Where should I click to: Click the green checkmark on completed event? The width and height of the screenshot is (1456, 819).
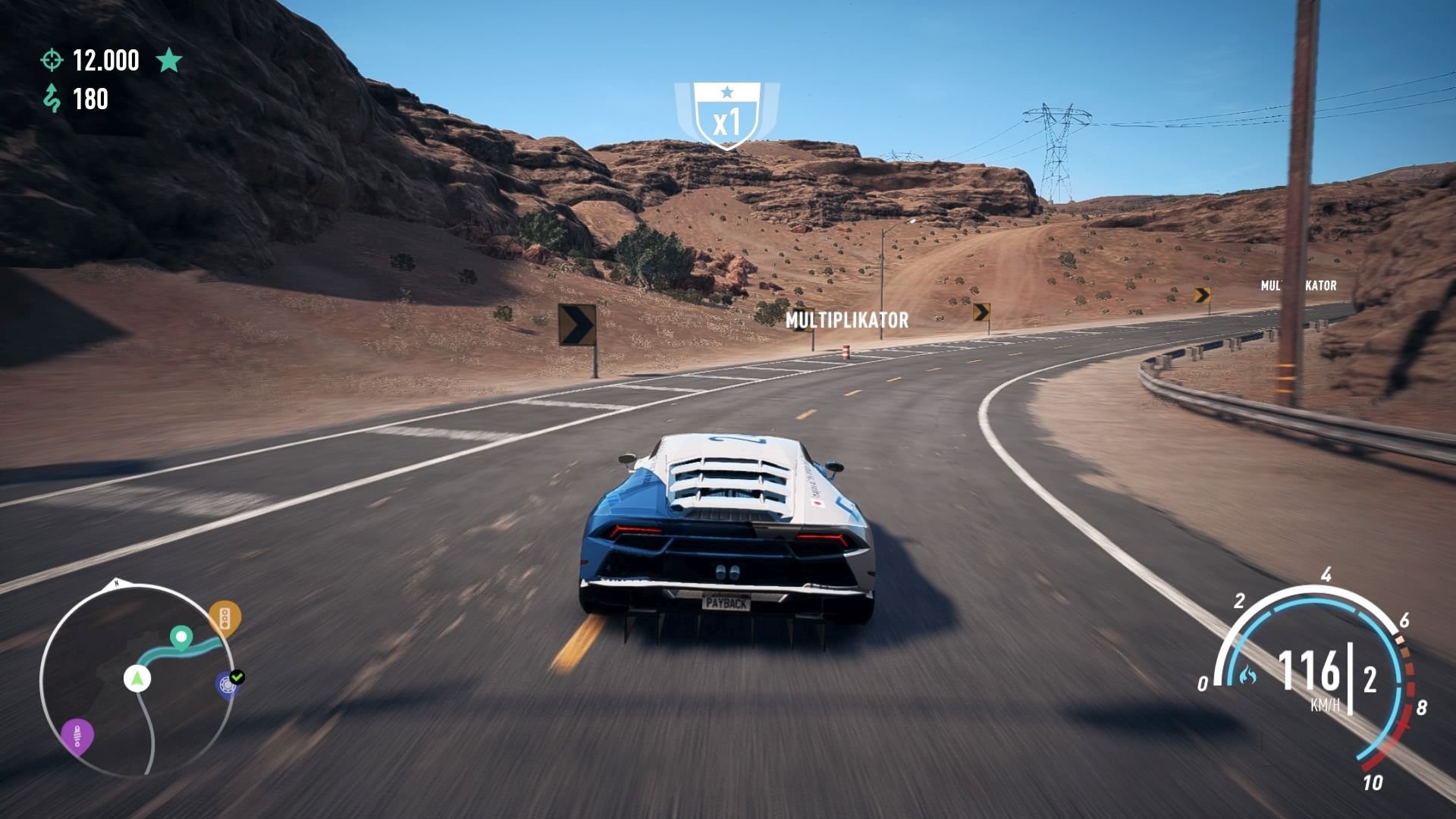[x=237, y=676]
